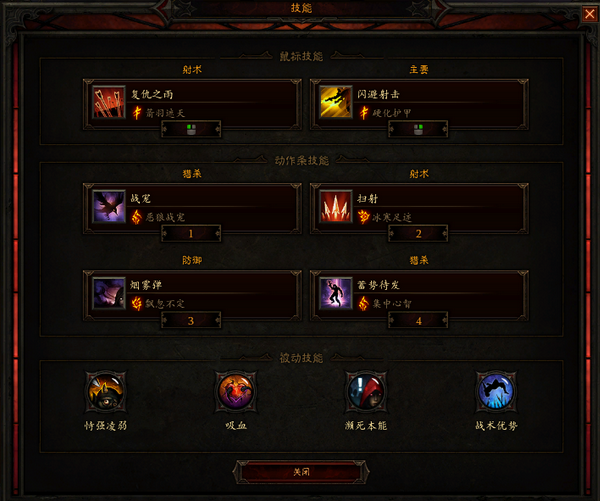
Task: Select the 吸血 passive skill
Action: point(234,389)
